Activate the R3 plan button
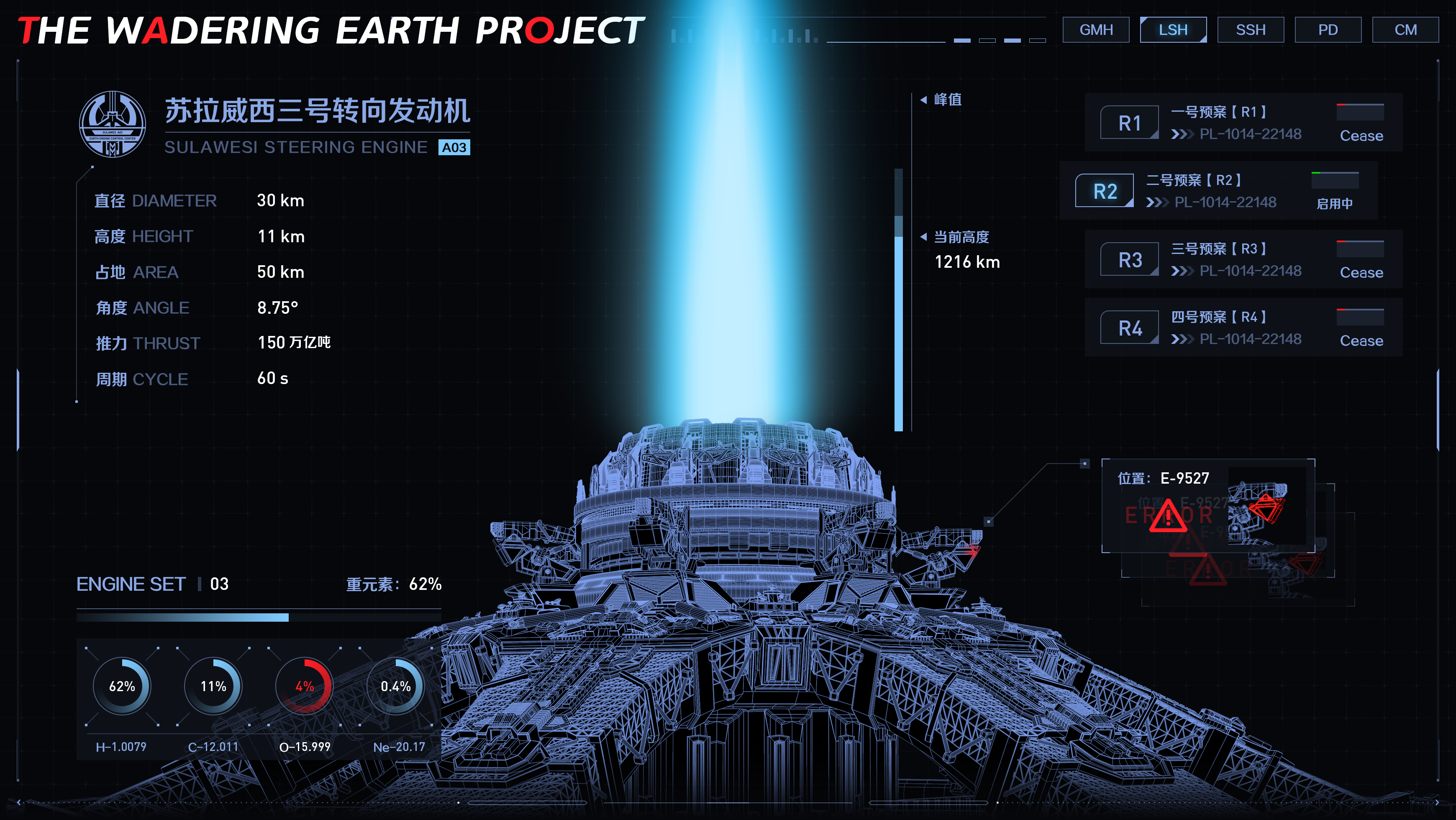 [x=1129, y=259]
